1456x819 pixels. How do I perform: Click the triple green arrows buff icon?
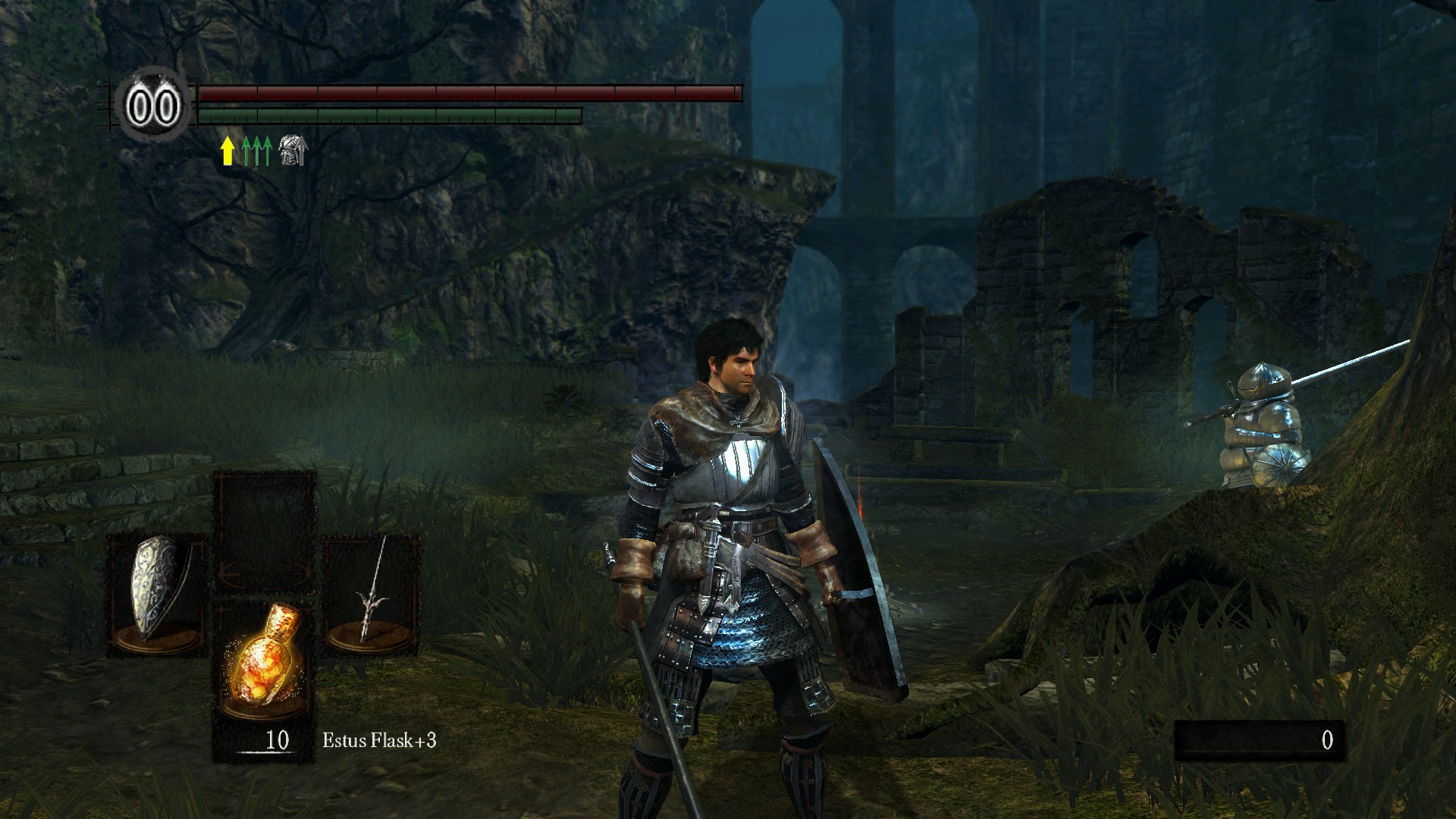[257, 151]
